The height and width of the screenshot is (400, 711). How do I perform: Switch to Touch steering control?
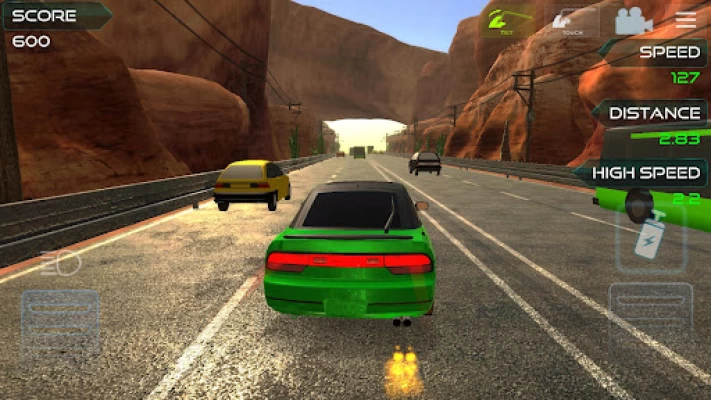[x=571, y=21]
